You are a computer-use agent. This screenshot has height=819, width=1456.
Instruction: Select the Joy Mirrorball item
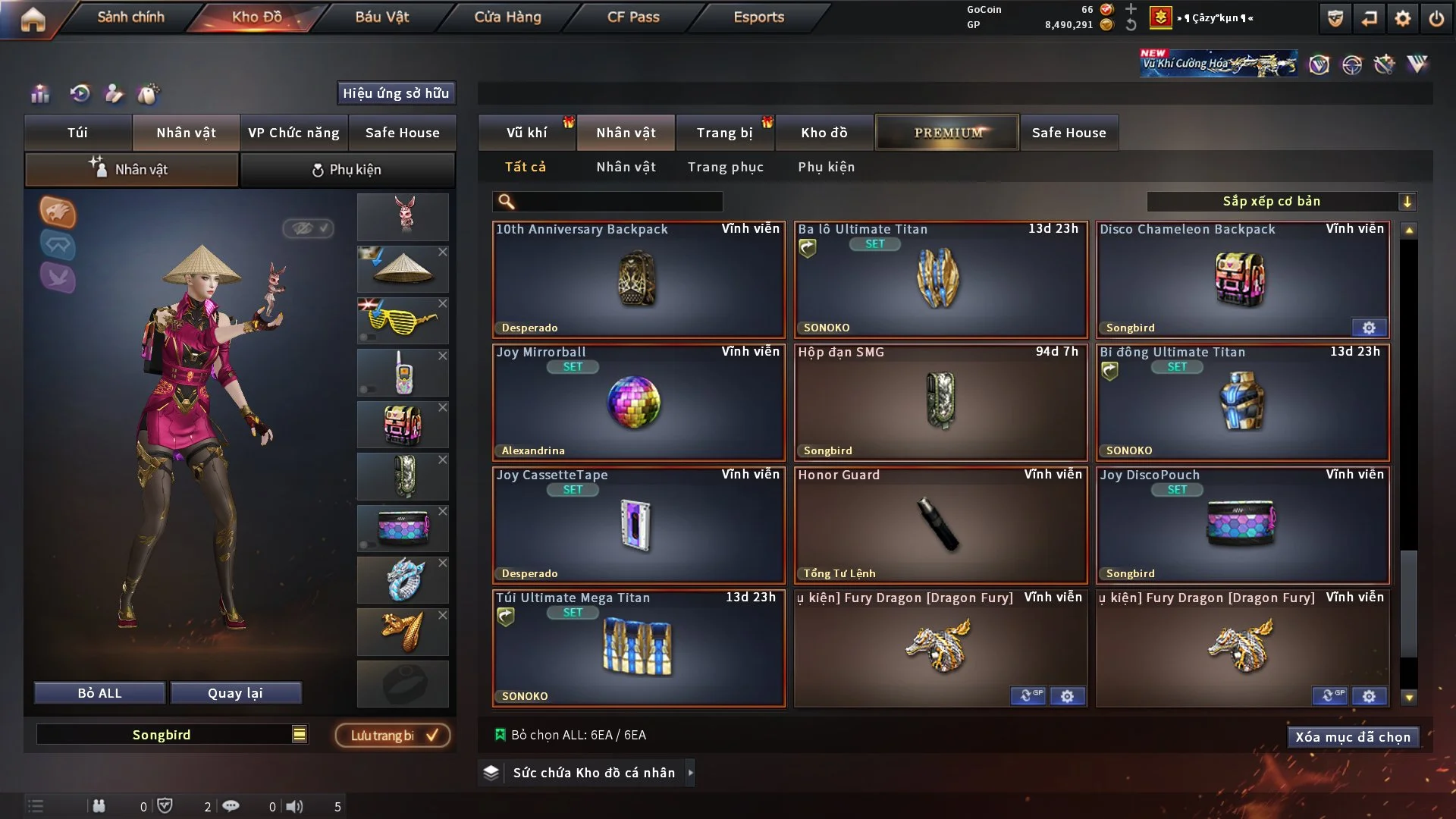click(638, 403)
